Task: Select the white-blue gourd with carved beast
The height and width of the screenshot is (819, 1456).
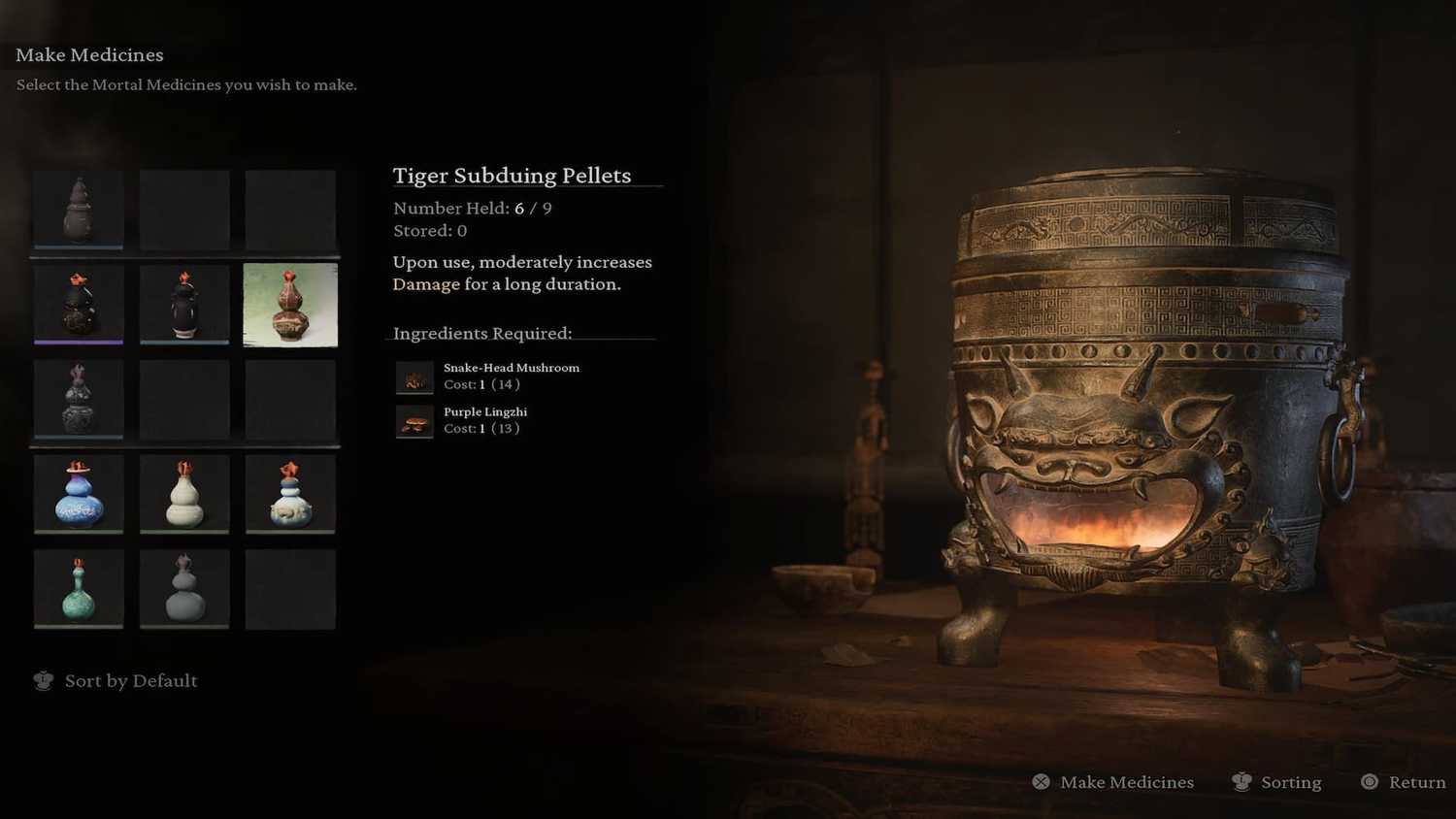Action: pos(290,494)
